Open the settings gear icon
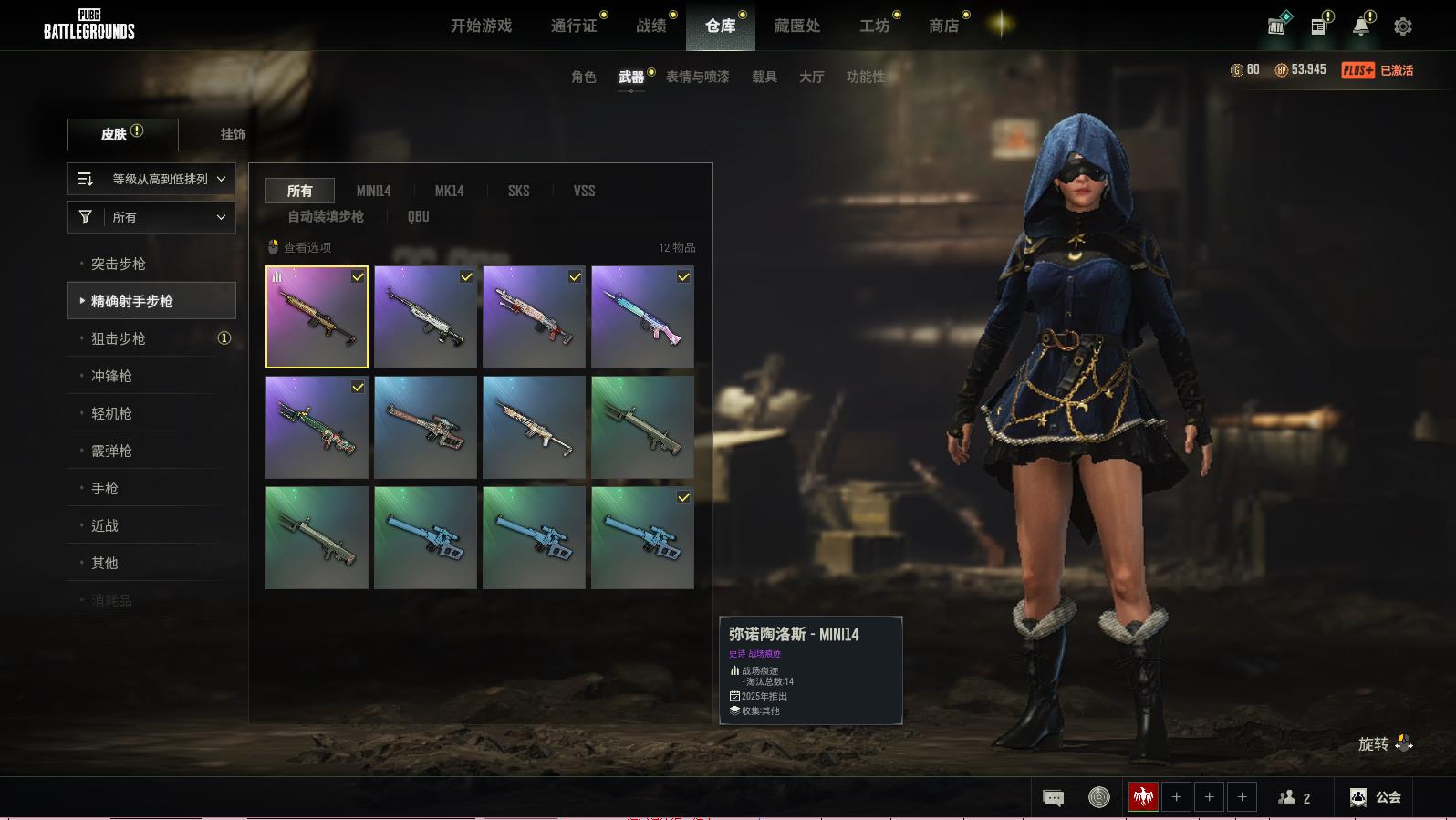Screen dimensions: 1456x820 tap(1403, 26)
